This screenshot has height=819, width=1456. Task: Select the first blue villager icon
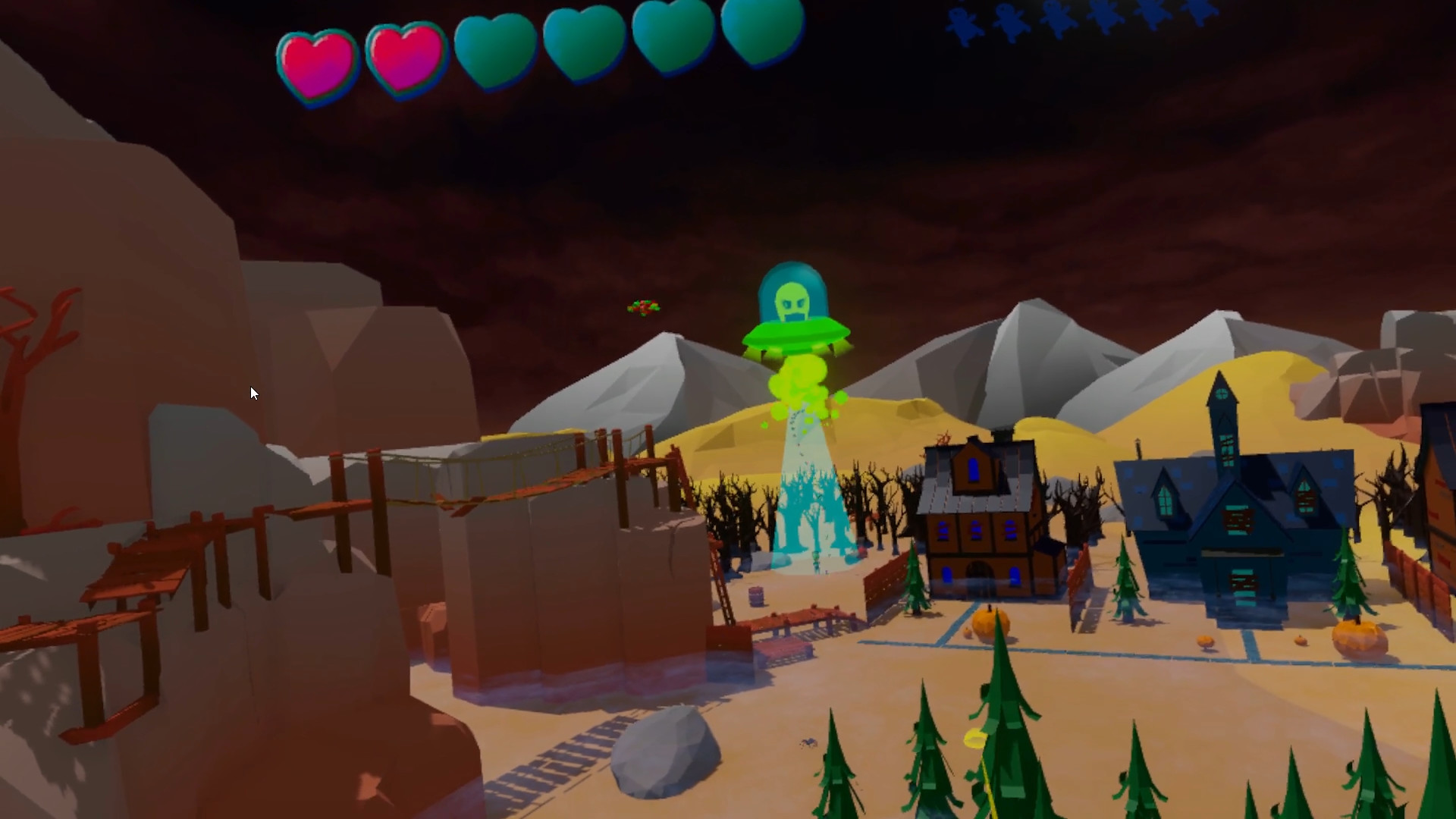pyautogui.click(x=962, y=21)
